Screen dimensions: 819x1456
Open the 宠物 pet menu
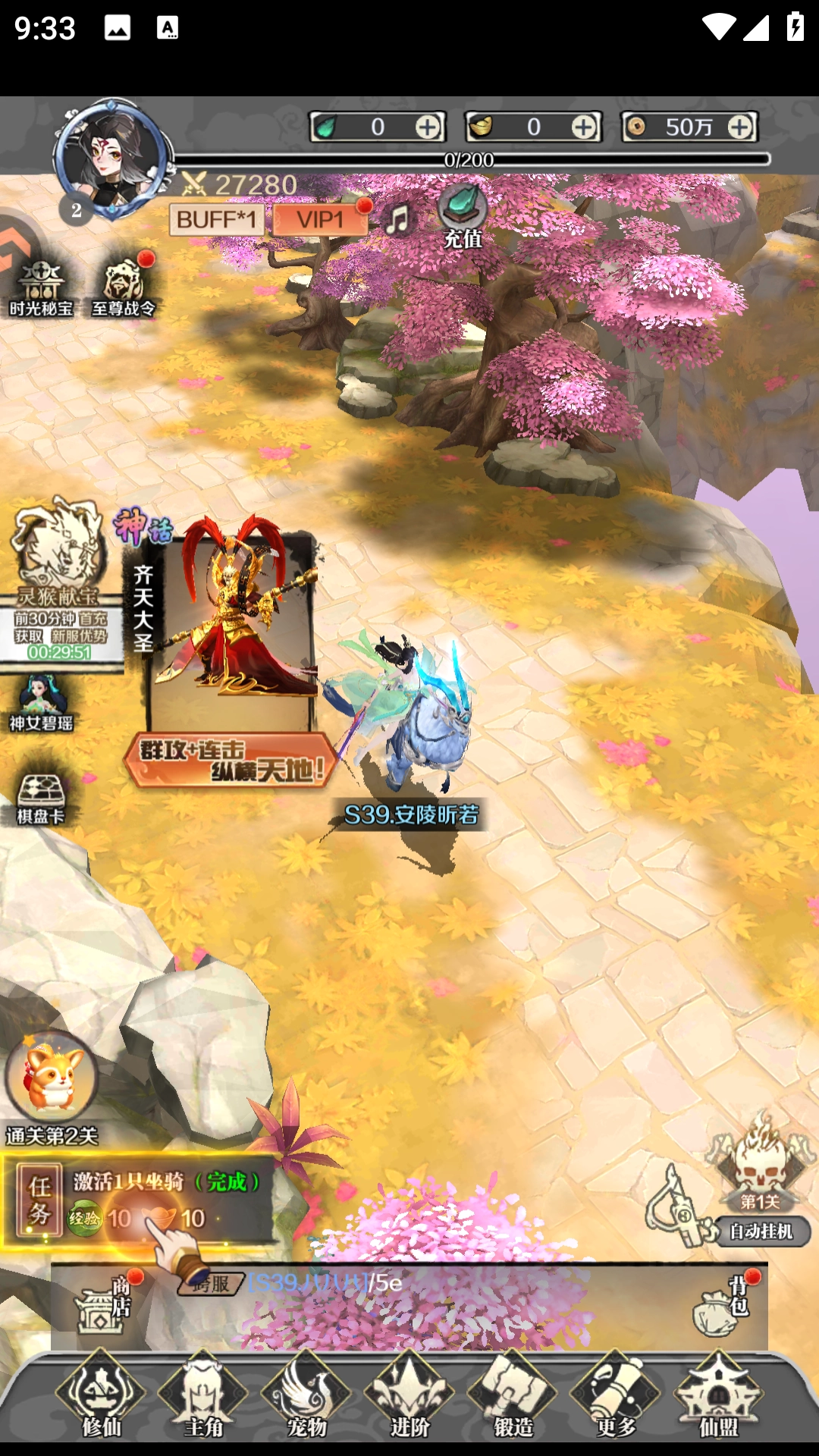[x=306, y=1397]
